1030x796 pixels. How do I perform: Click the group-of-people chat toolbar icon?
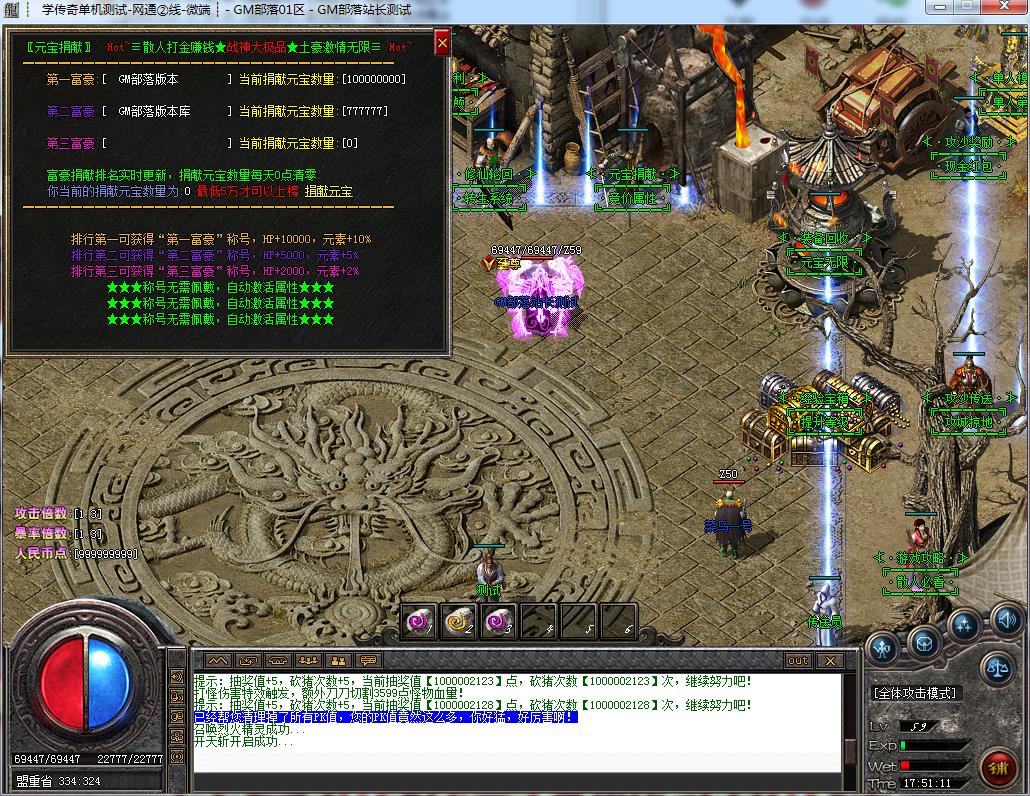[308, 661]
